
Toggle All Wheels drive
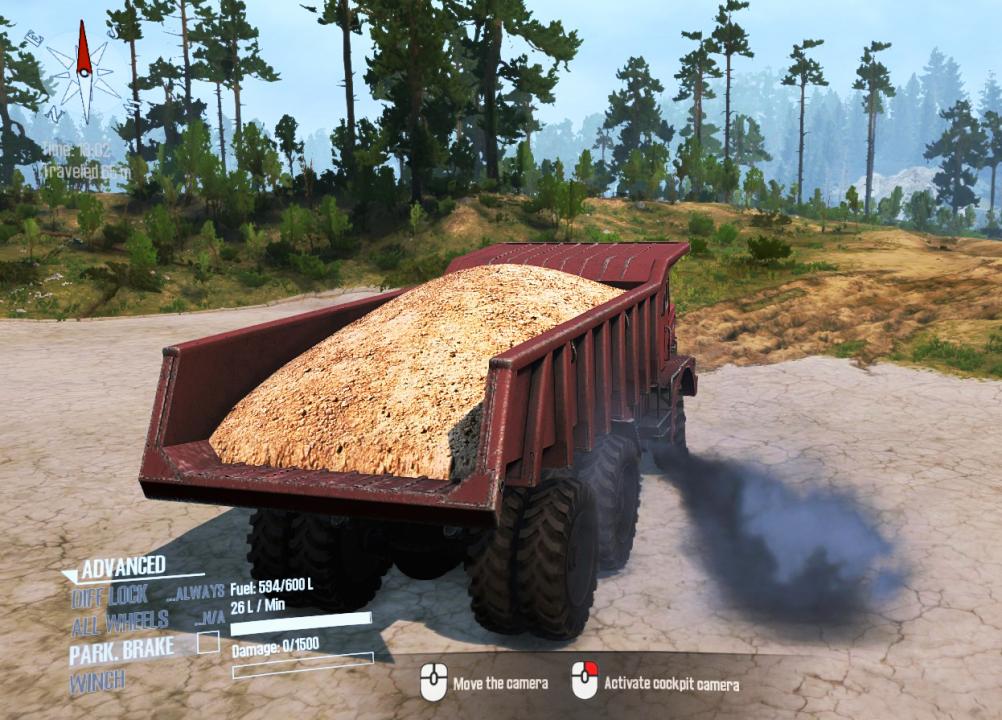[x=120, y=623]
